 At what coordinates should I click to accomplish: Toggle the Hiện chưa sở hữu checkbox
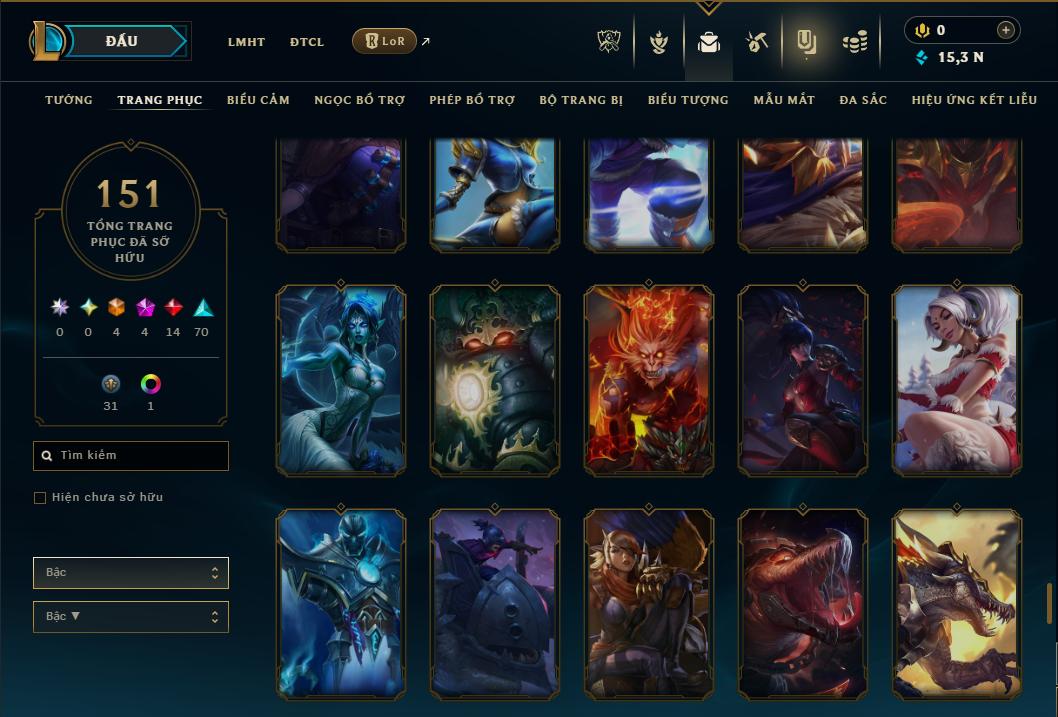click(x=40, y=498)
